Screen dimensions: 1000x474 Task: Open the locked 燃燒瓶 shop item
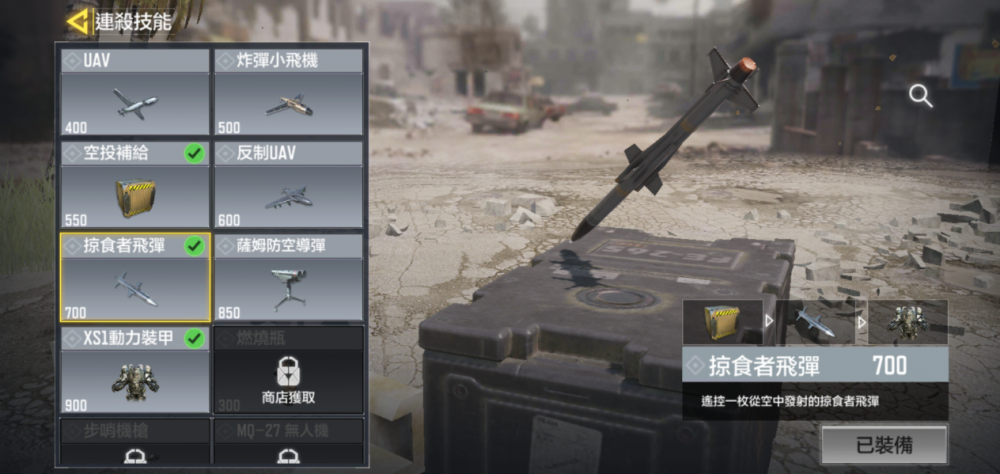288,369
